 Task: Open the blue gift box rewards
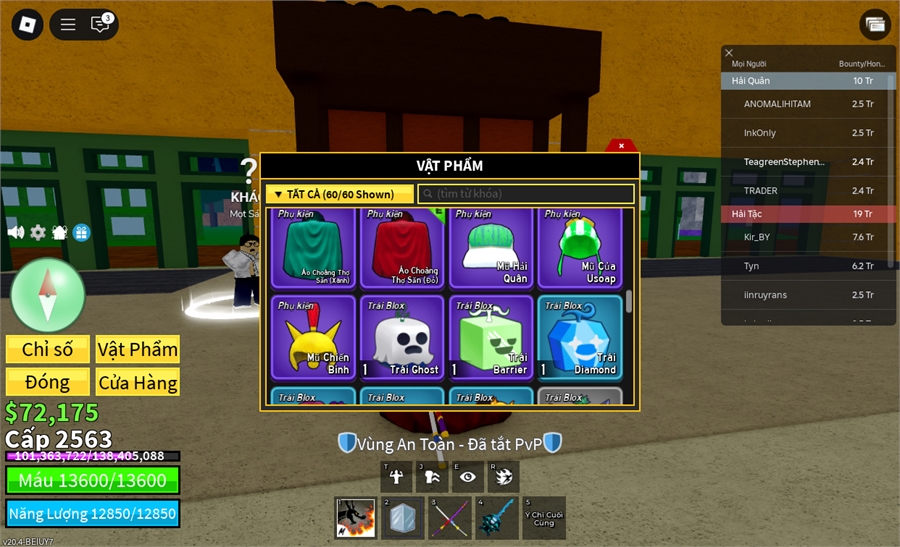(x=82, y=232)
